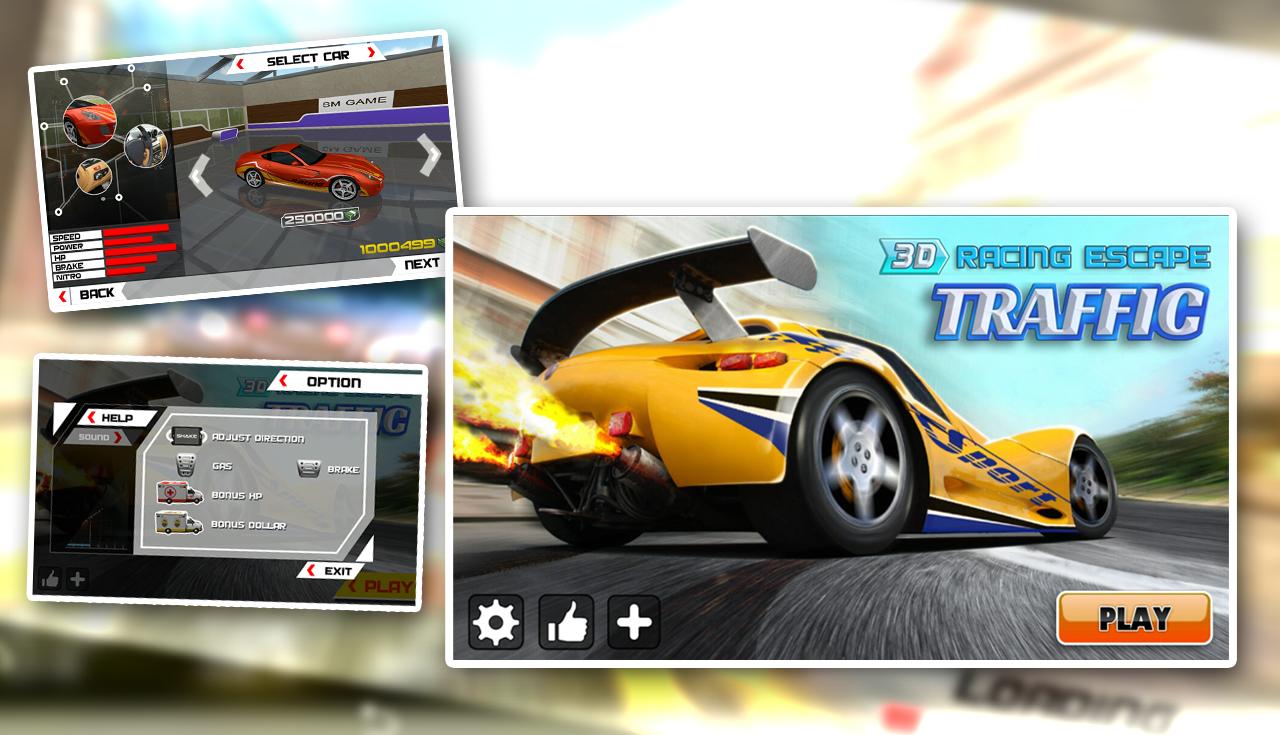Viewport: 1280px width, 735px height.
Task: Expand the Sound section with its red chevron
Action: click(118, 436)
